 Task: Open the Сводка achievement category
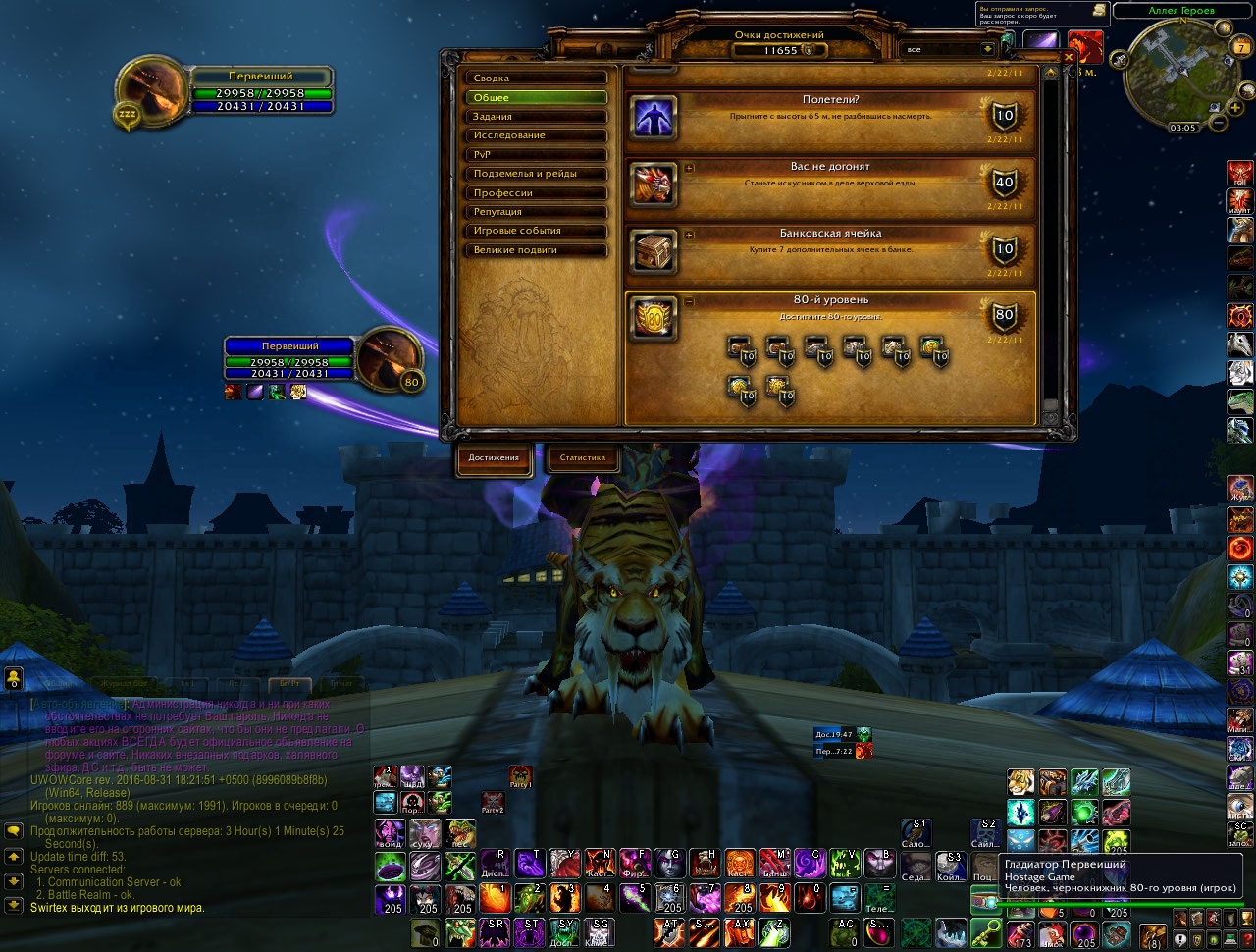[x=536, y=79]
